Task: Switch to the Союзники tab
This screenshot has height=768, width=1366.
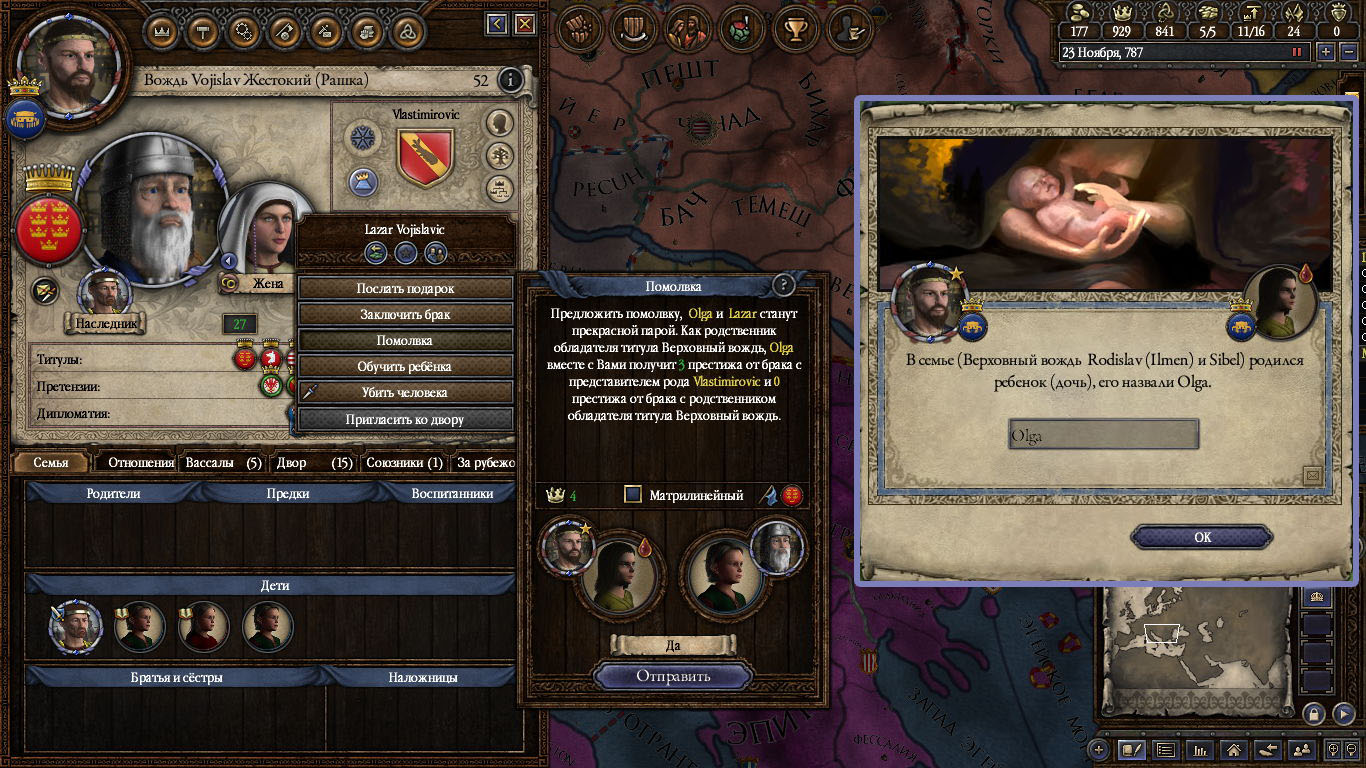Action: click(404, 463)
